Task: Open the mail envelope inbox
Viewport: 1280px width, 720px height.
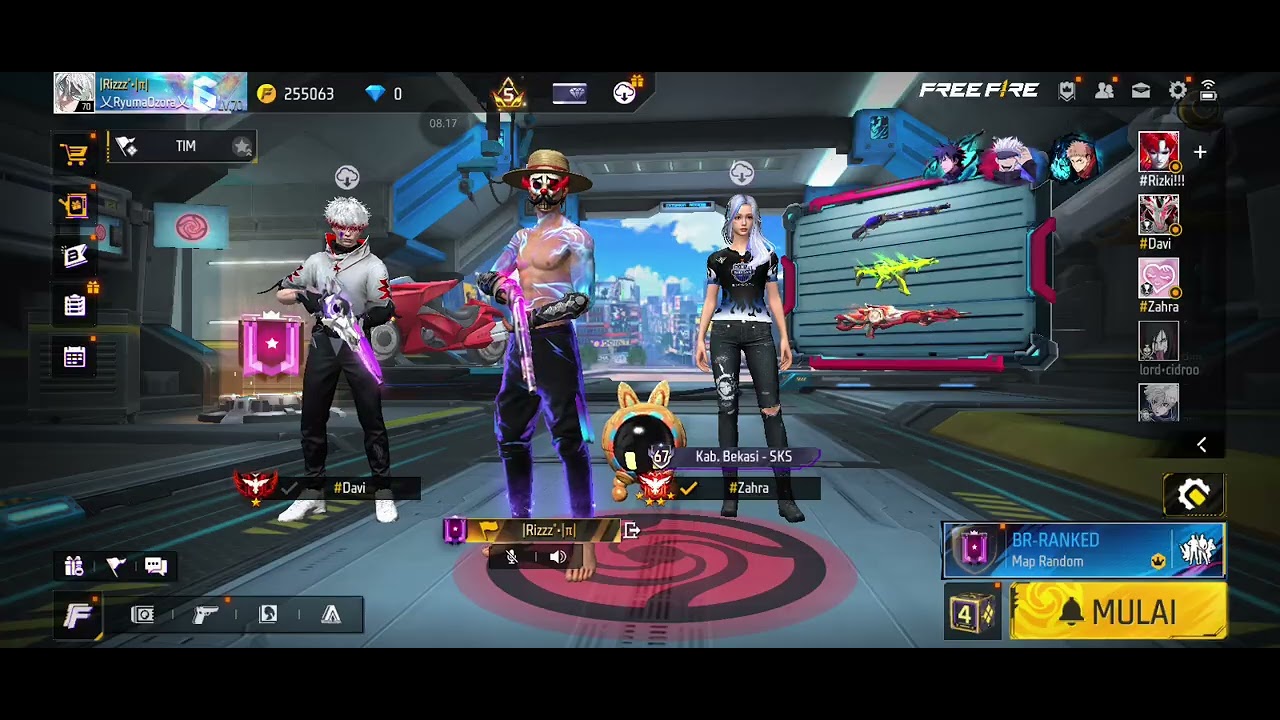Action: 1141,91
